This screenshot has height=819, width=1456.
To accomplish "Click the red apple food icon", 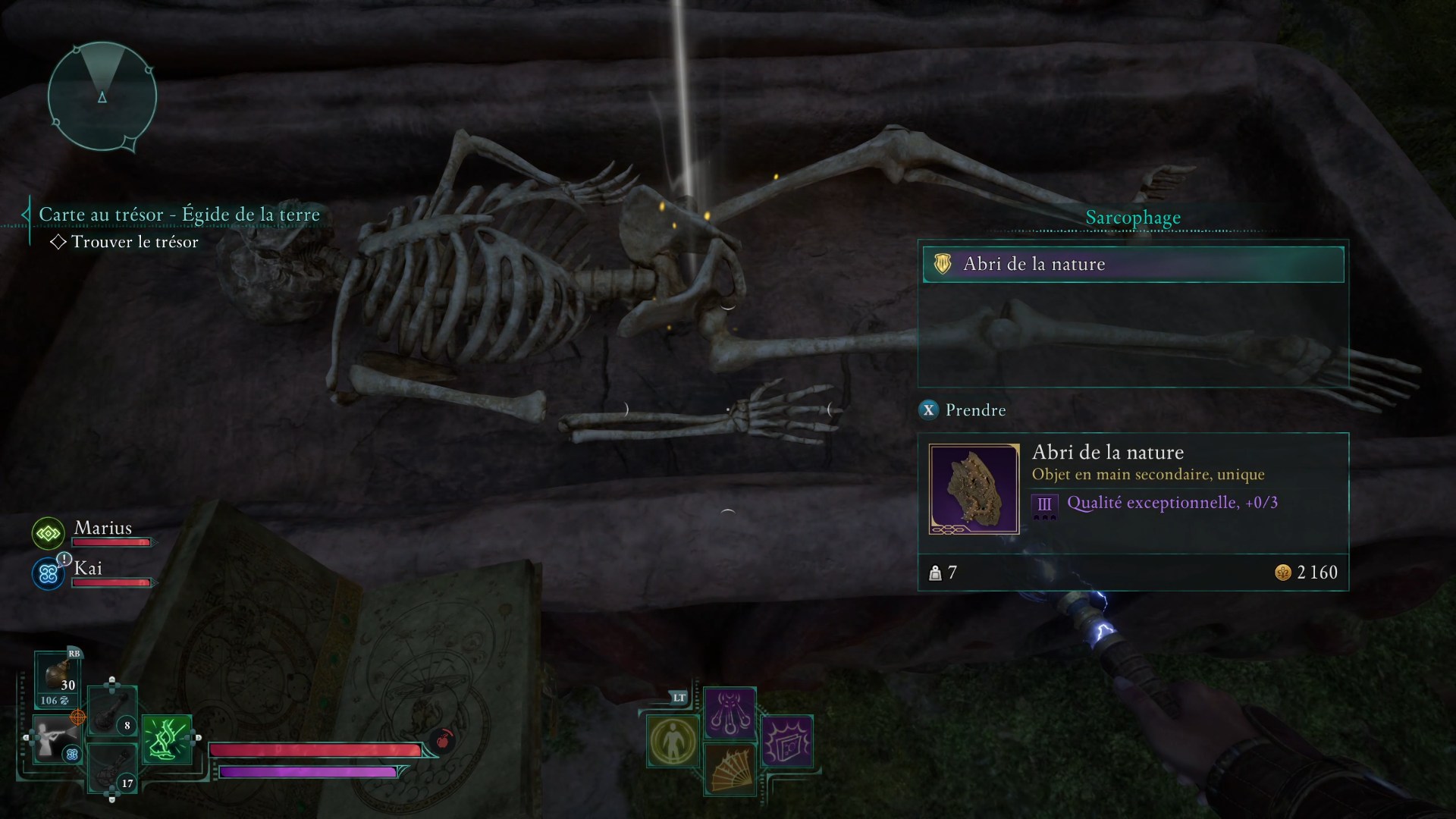I will tap(443, 739).
